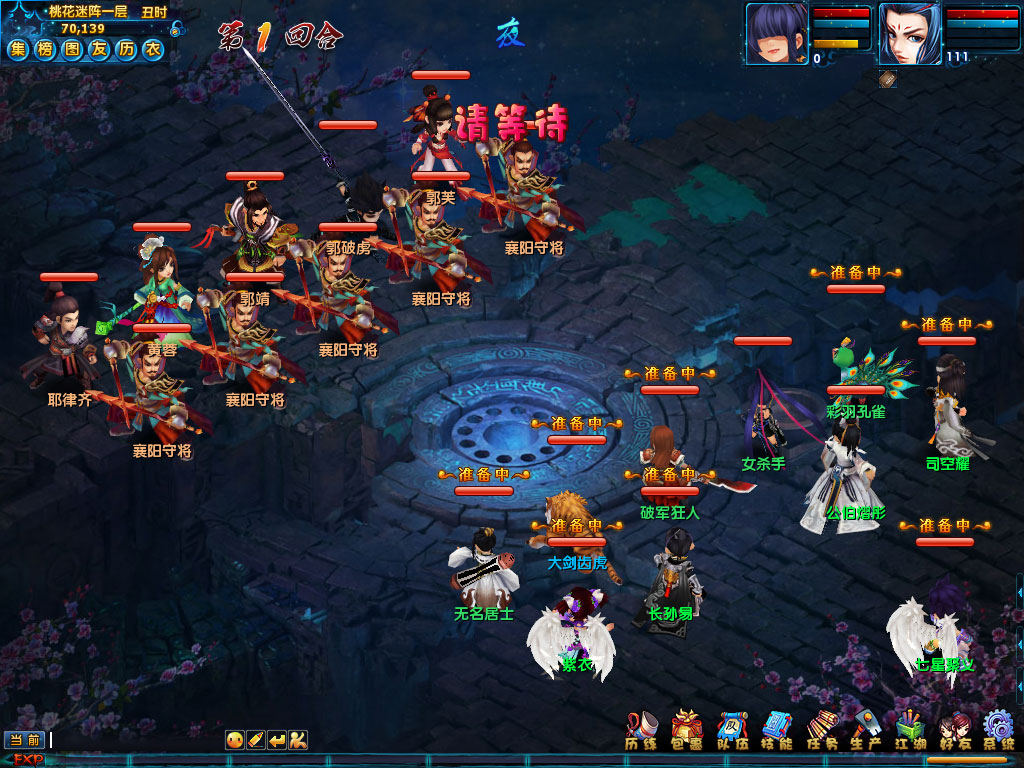Screen dimensions: 1024x768
Task: Show the 队伍 team panel
Action: tap(733, 731)
